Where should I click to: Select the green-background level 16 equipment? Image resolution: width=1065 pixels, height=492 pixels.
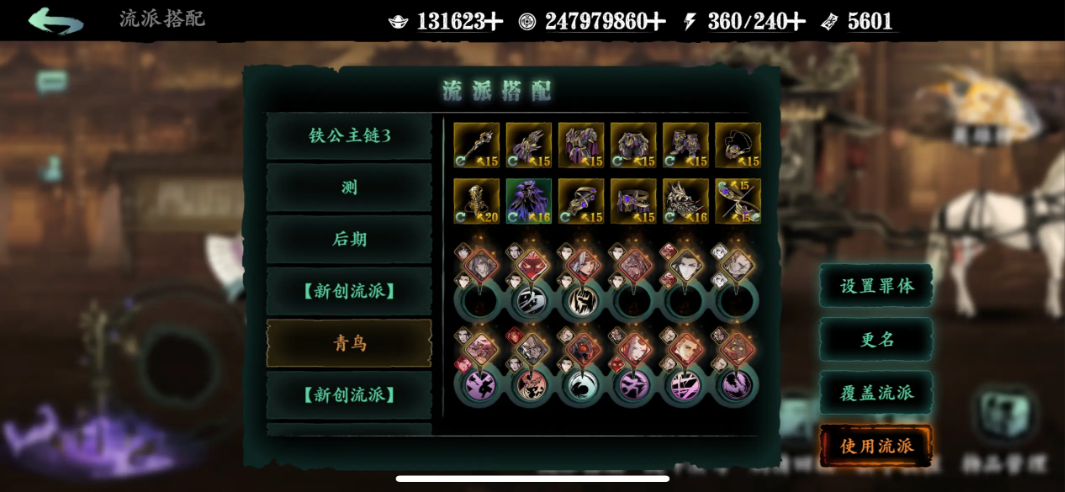[529, 201]
